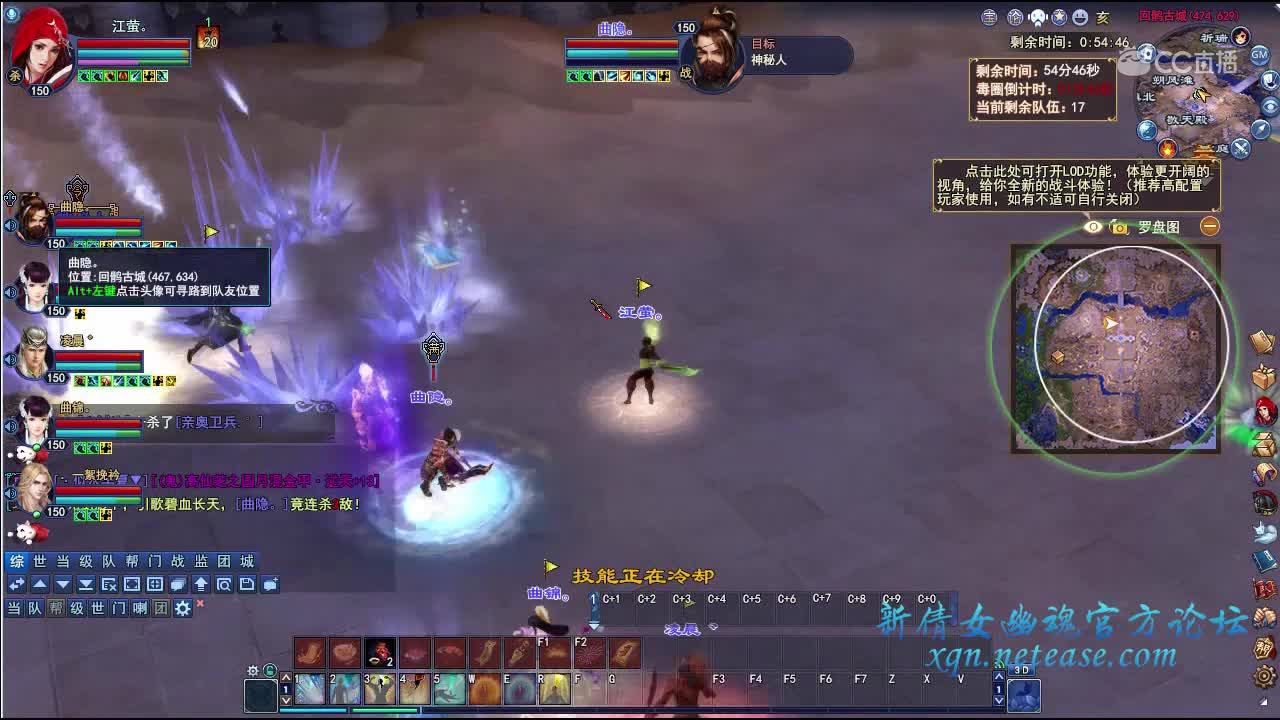Open chat settings via the gear icon

click(182, 607)
